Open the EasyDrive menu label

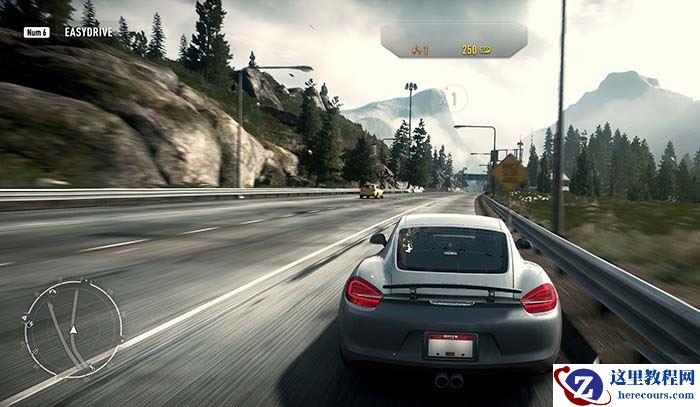[87, 32]
